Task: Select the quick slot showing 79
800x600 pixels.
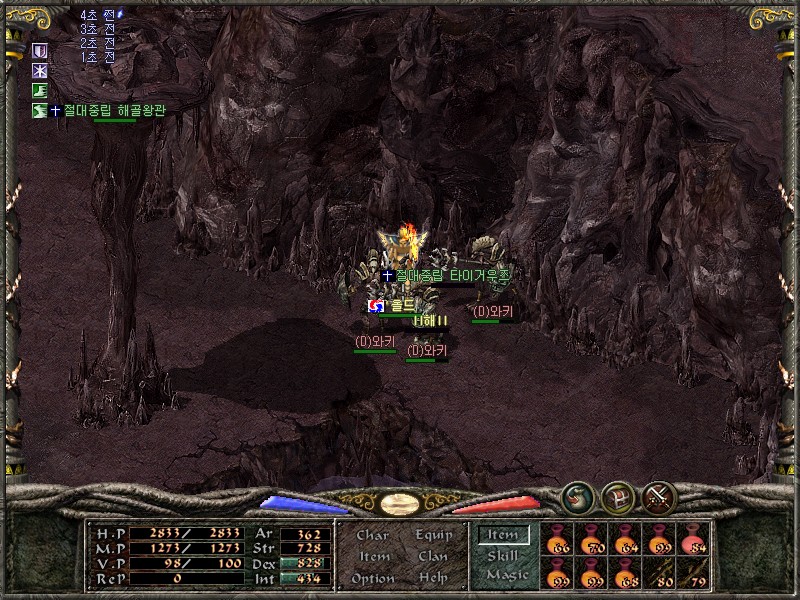Action: [x=693, y=573]
